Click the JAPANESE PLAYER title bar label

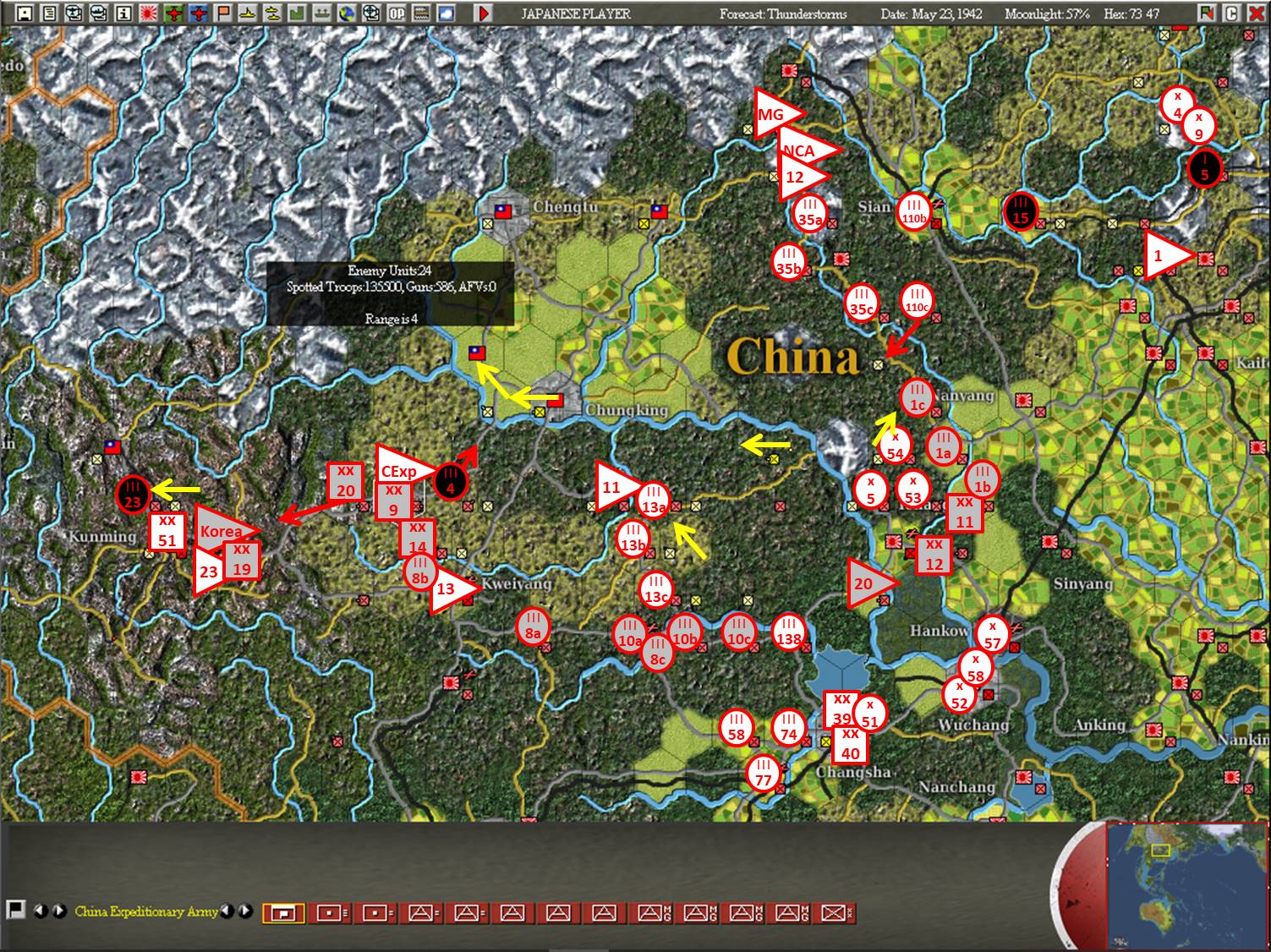coord(575,13)
